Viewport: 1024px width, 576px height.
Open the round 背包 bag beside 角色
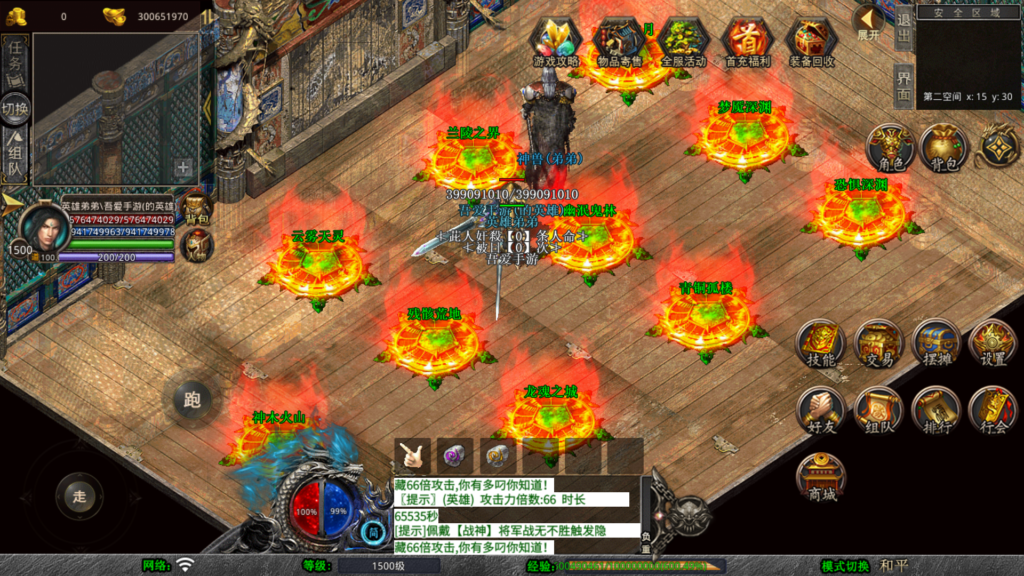pos(942,147)
